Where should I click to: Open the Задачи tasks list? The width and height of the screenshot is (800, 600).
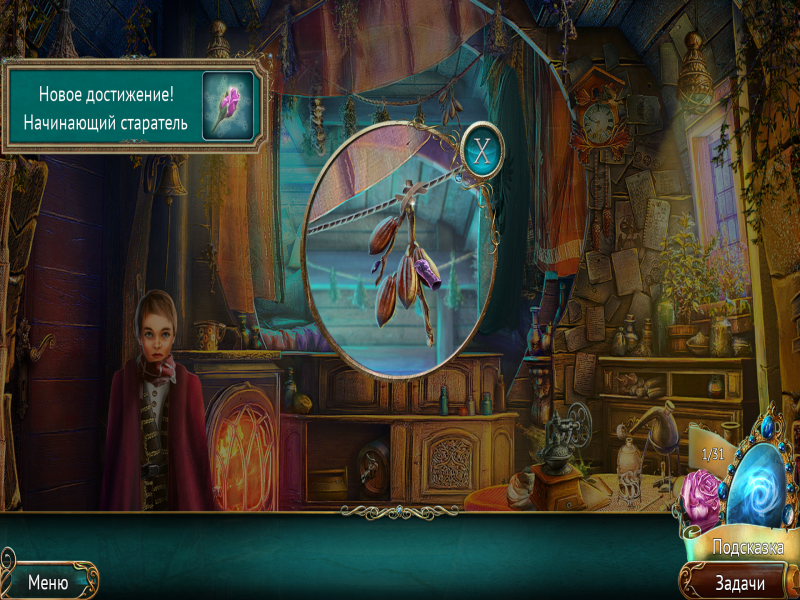click(739, 582)
